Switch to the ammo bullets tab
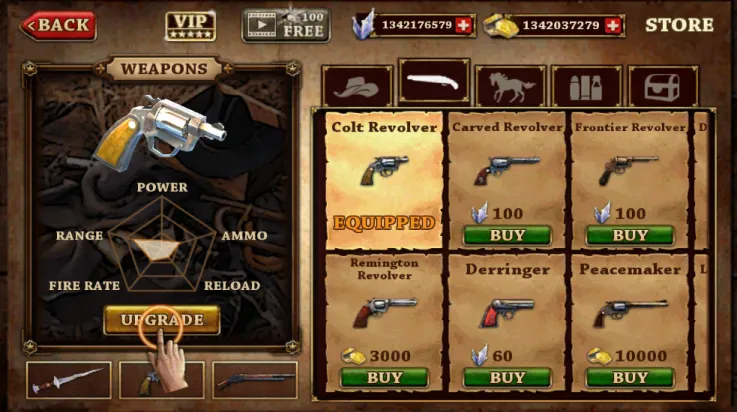737x412 pixels. click(586, 87)
